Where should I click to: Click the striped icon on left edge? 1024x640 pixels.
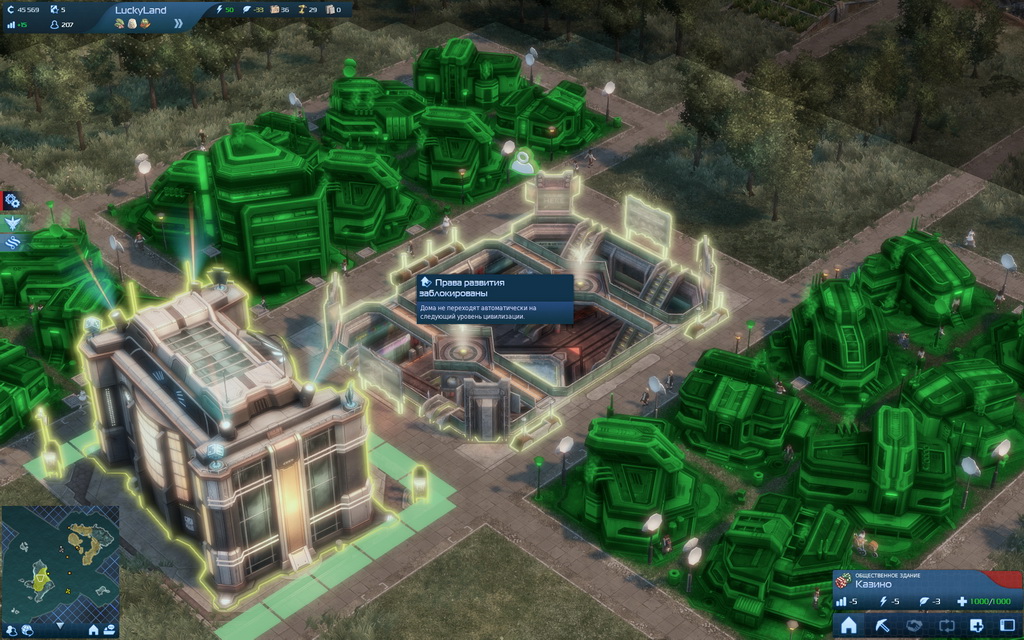tap(12, 242)
